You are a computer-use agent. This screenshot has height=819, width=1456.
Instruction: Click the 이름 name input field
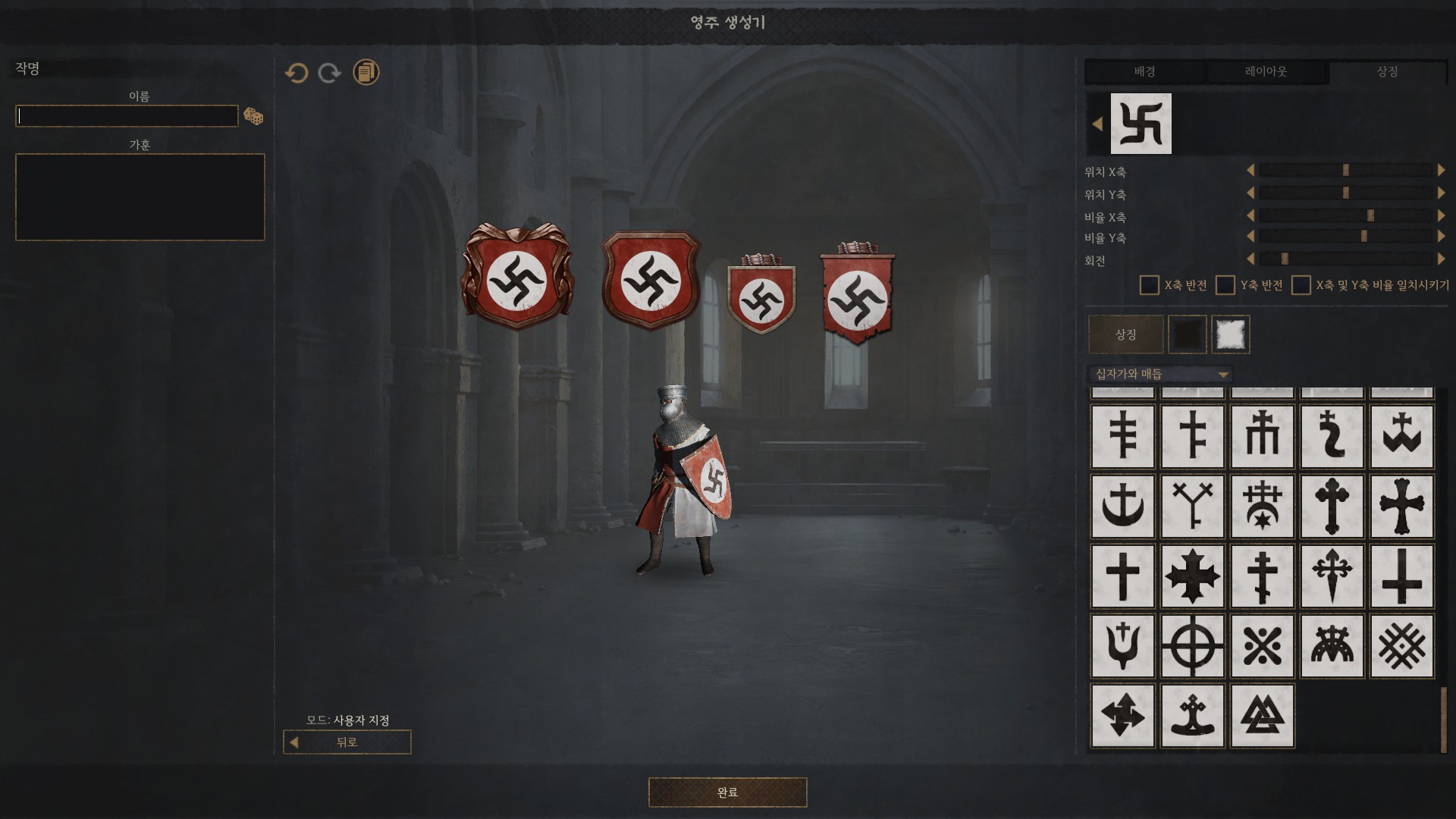(127, 116)
